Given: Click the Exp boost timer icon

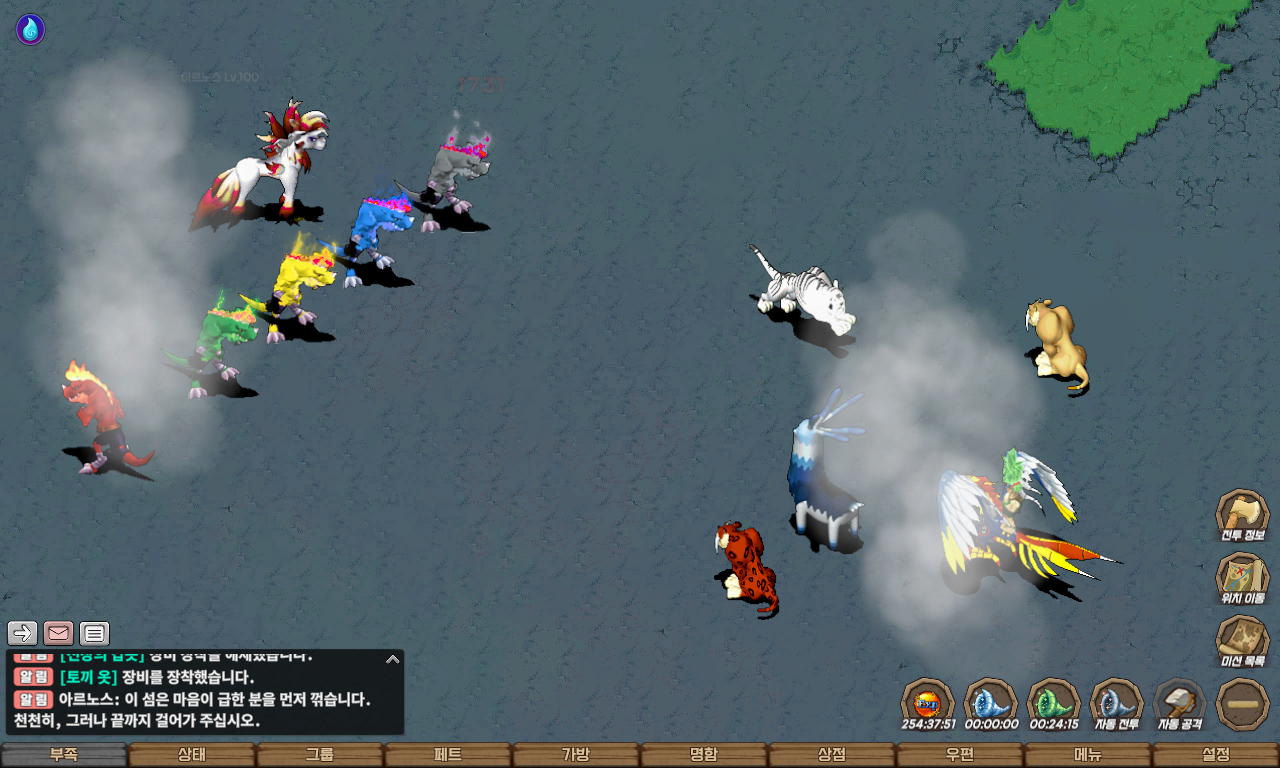Looking at the screenshot, I should [927, 703].
